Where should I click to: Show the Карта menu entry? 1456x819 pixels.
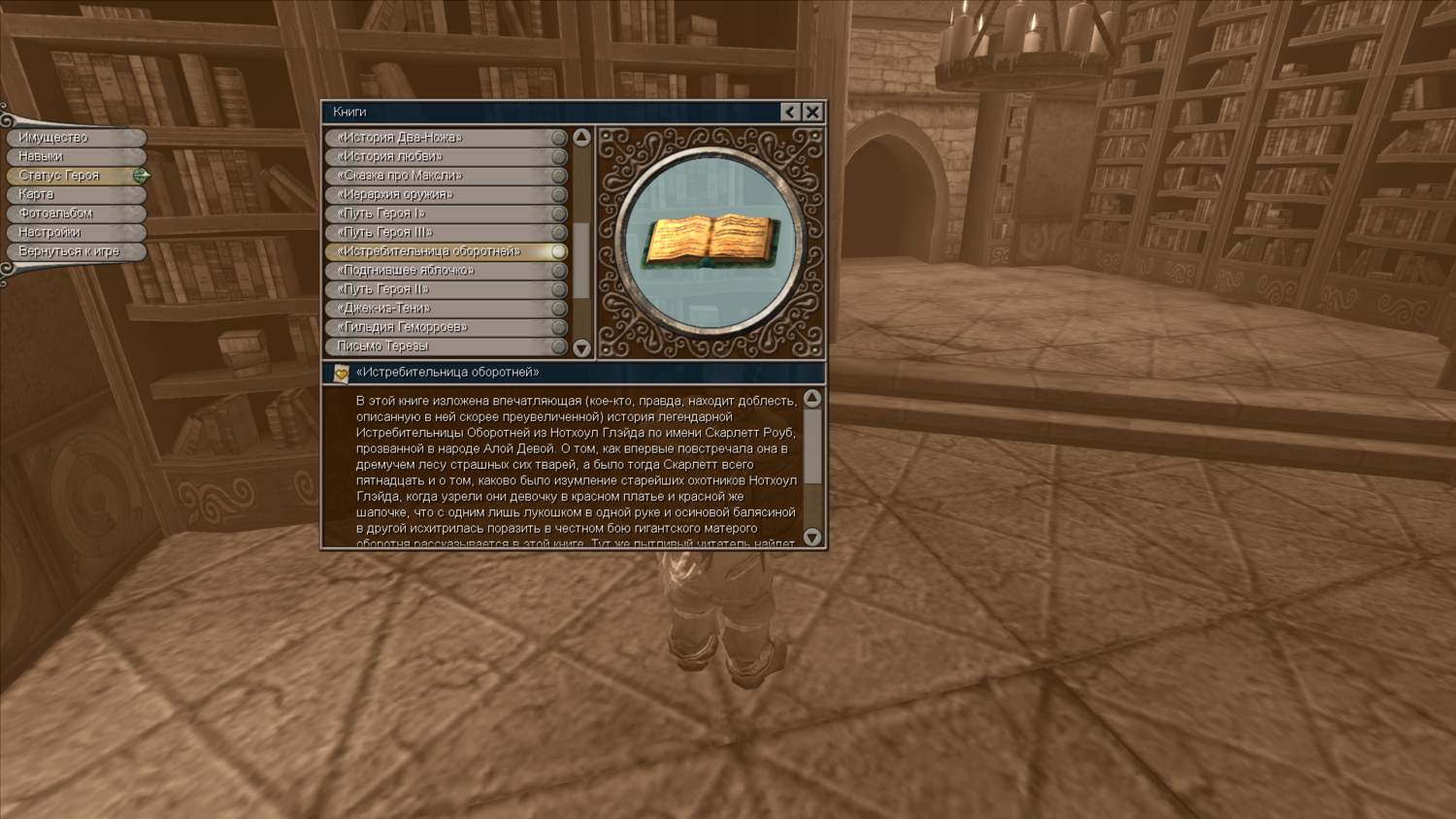click(75, 194)
